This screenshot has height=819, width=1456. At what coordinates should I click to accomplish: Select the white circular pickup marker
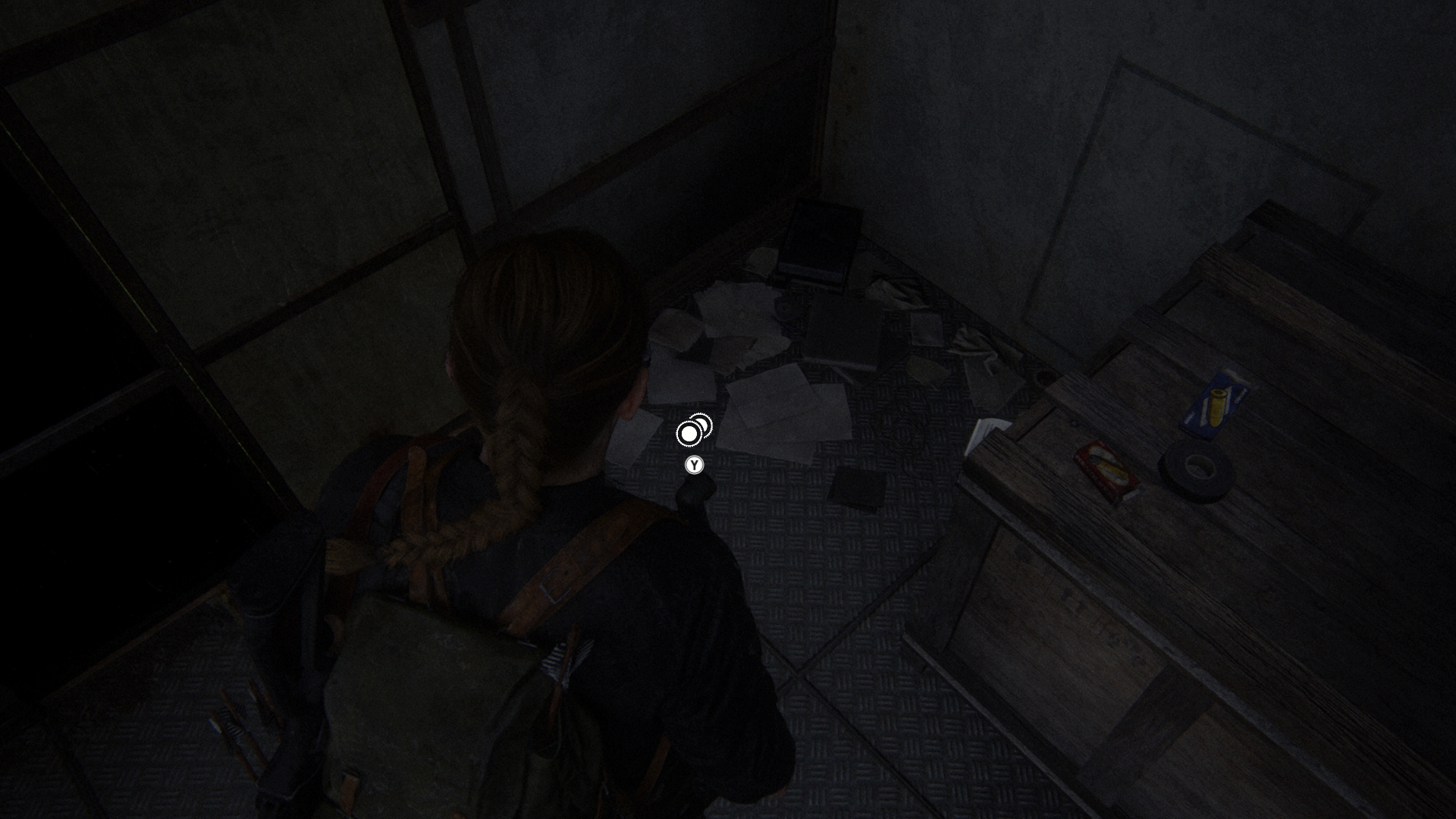(x=690, y=433)
